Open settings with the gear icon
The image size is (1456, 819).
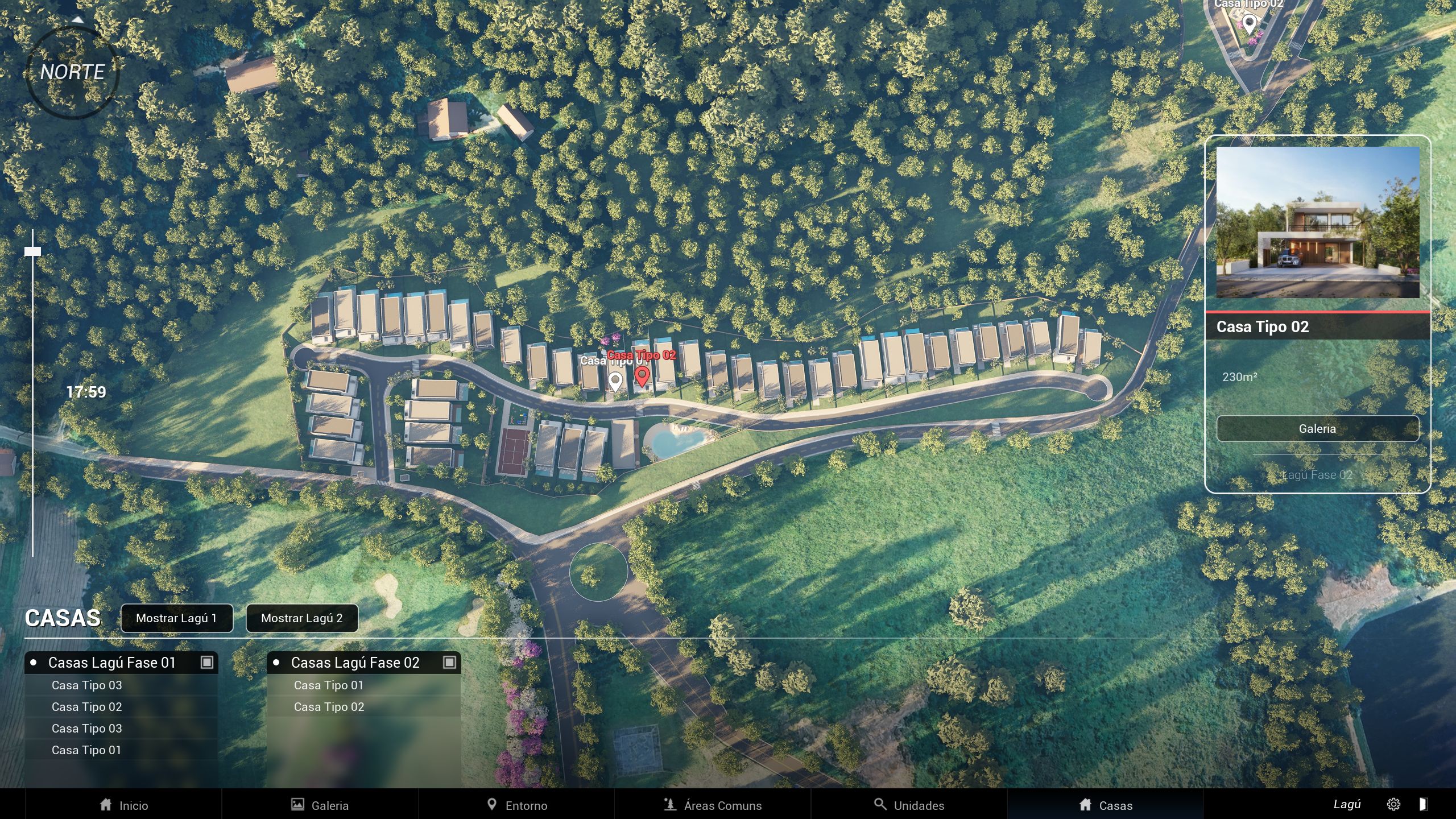(1393, 804)
